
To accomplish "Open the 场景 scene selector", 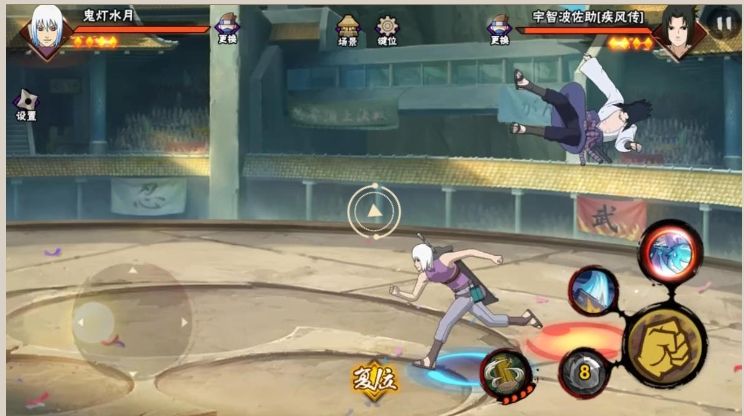I will point(349,28).
